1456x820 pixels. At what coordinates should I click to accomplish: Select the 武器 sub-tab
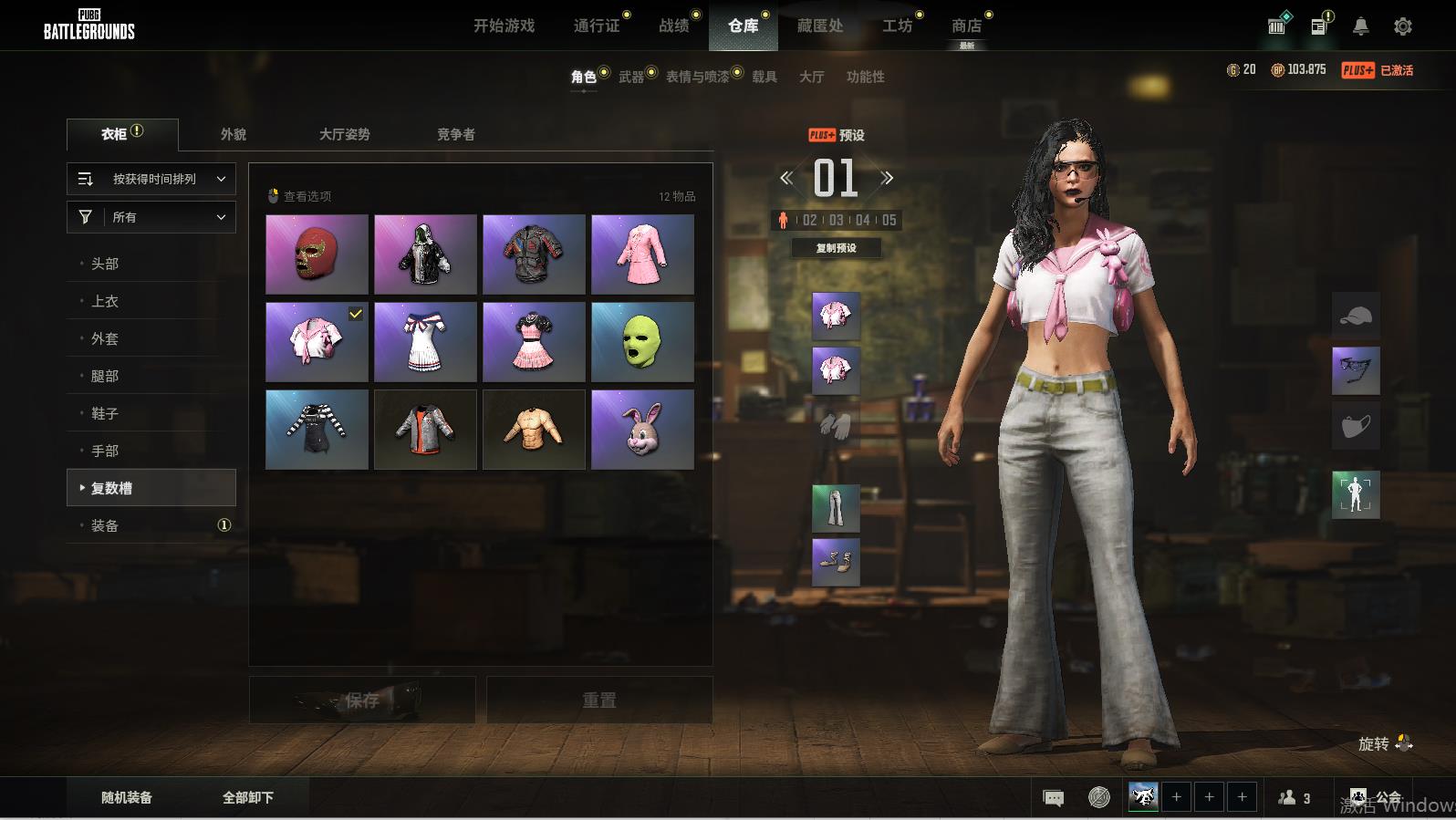click(x=631, y=77)
